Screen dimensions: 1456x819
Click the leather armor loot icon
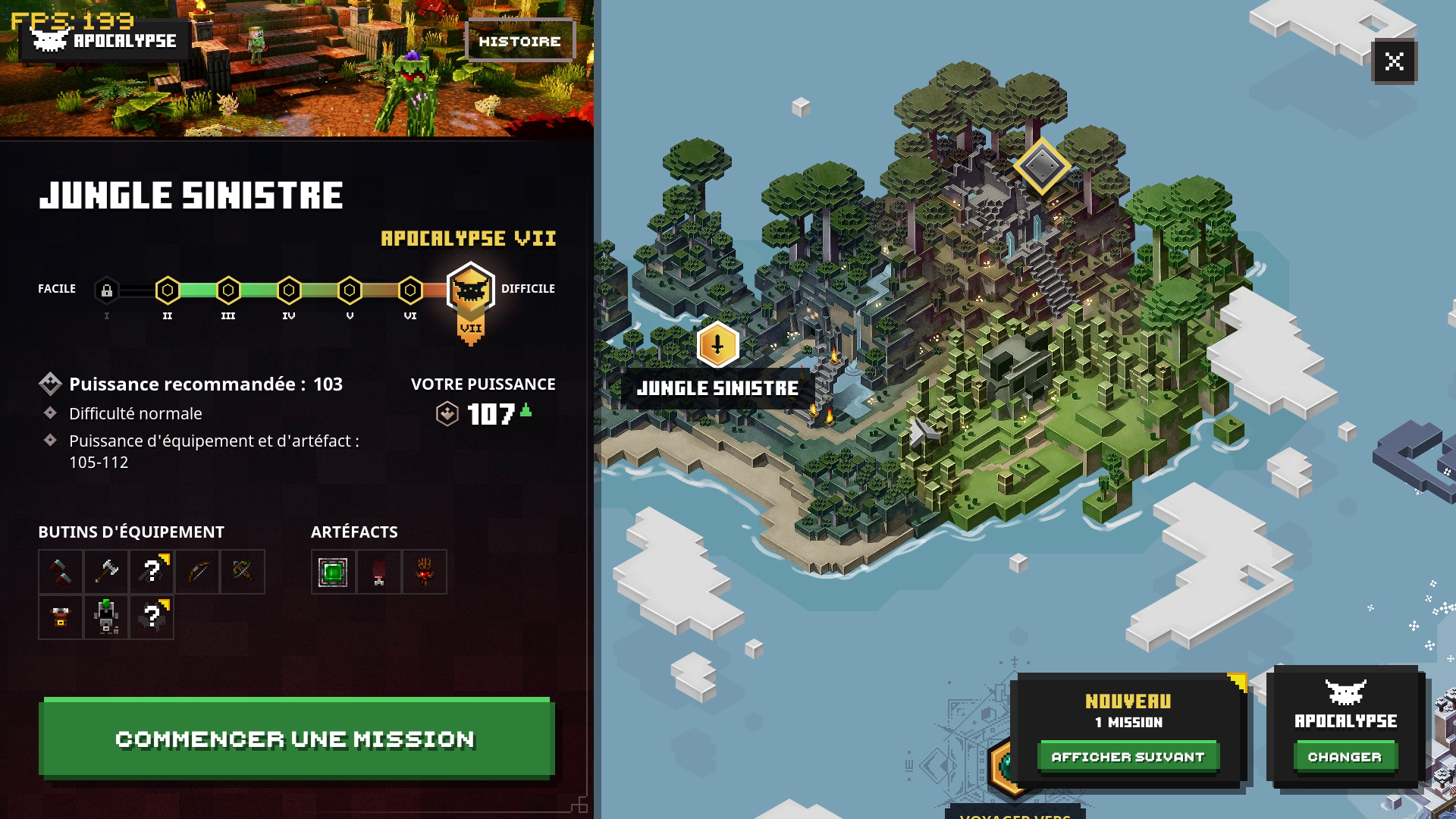[61, 617]
